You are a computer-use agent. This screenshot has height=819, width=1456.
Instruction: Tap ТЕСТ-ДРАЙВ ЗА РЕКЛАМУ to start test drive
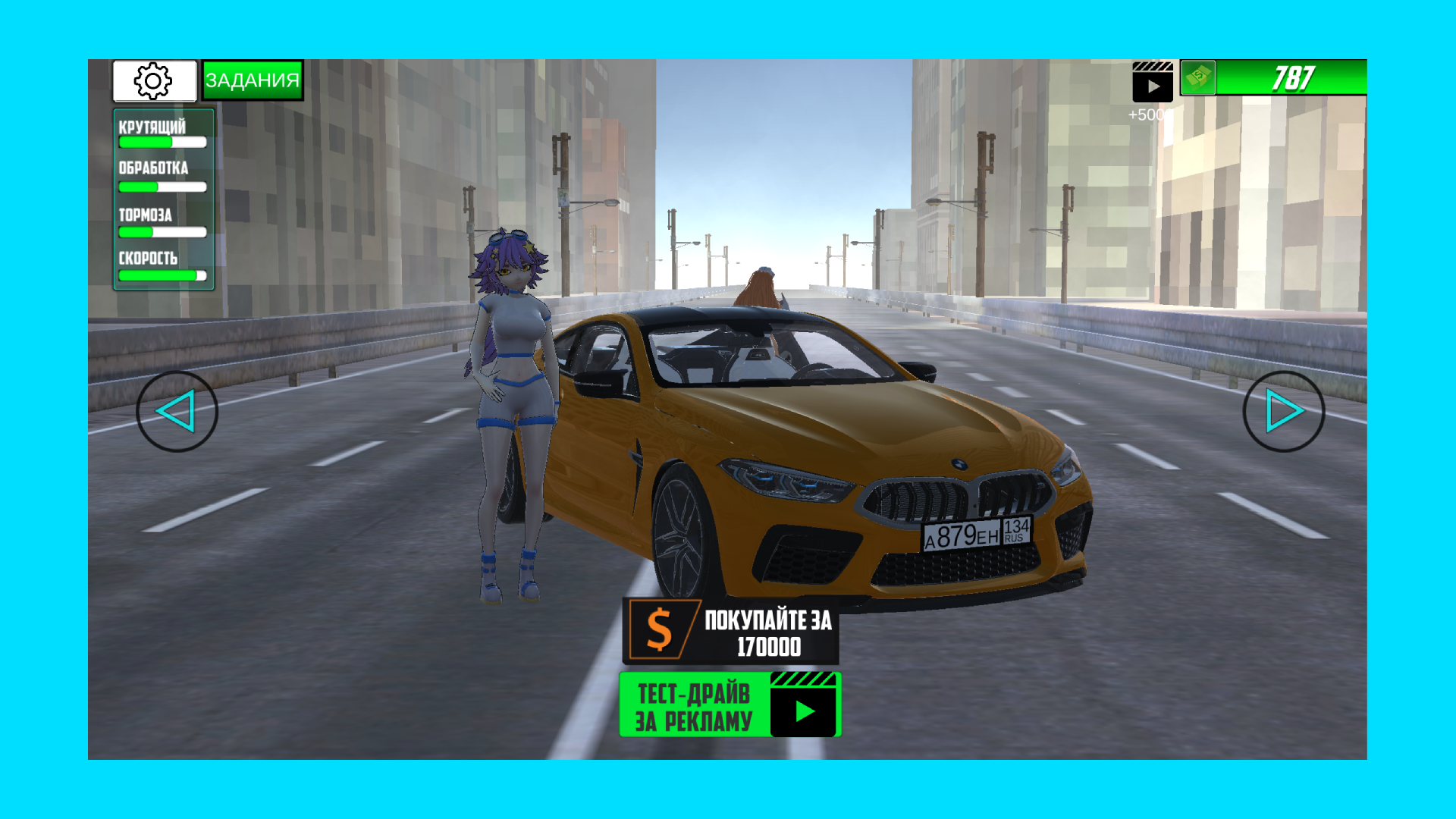click(694, 705)
